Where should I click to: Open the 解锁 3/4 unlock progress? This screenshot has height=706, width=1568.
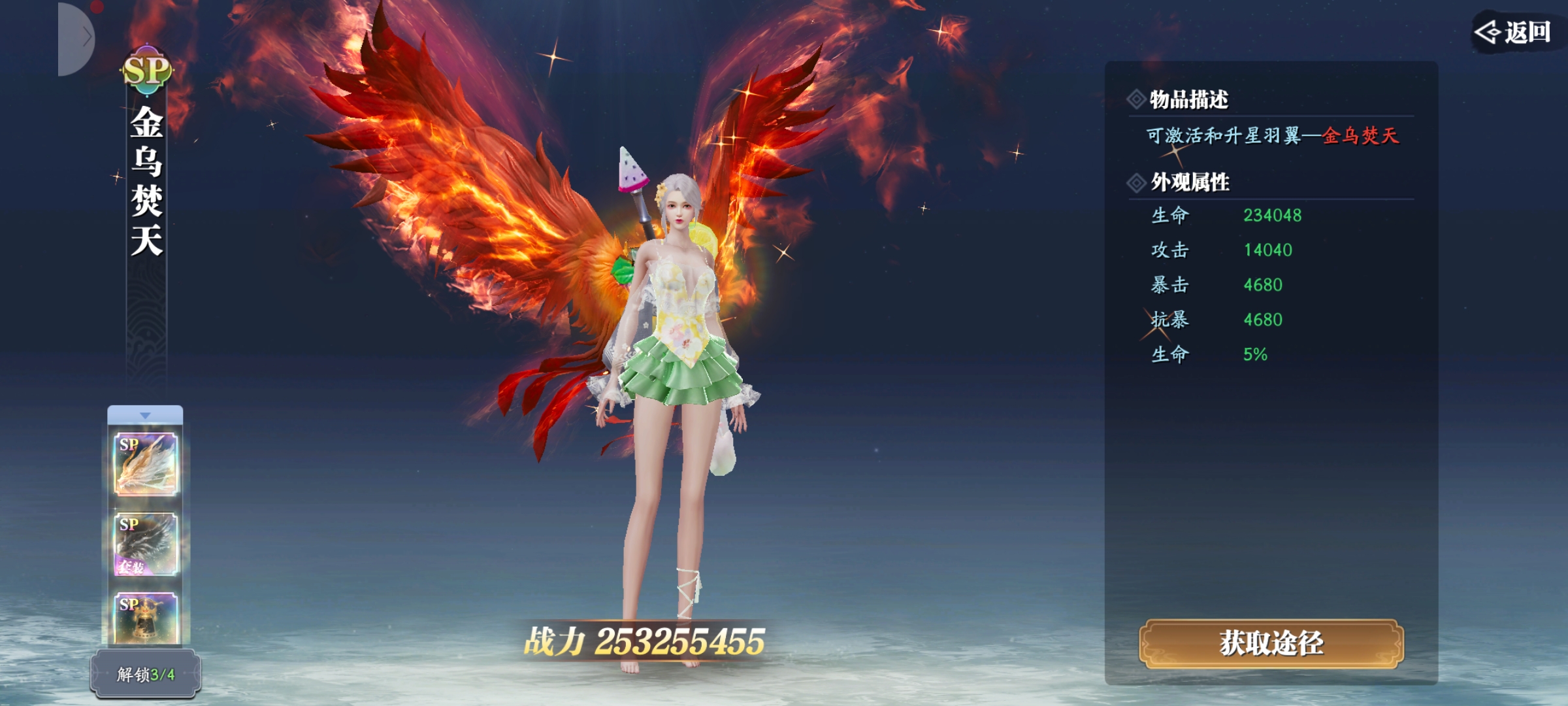click(x=145, y=674)
